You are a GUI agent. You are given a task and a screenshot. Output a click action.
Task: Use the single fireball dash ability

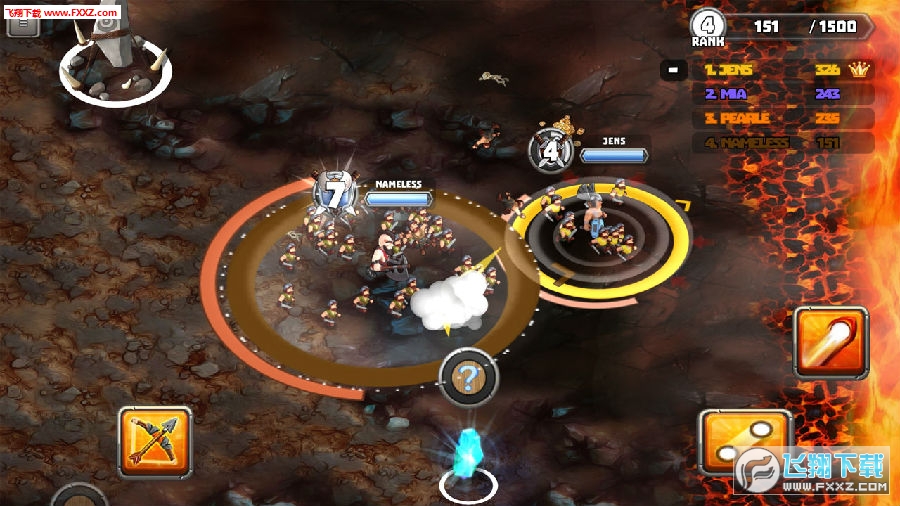(831, 341)
